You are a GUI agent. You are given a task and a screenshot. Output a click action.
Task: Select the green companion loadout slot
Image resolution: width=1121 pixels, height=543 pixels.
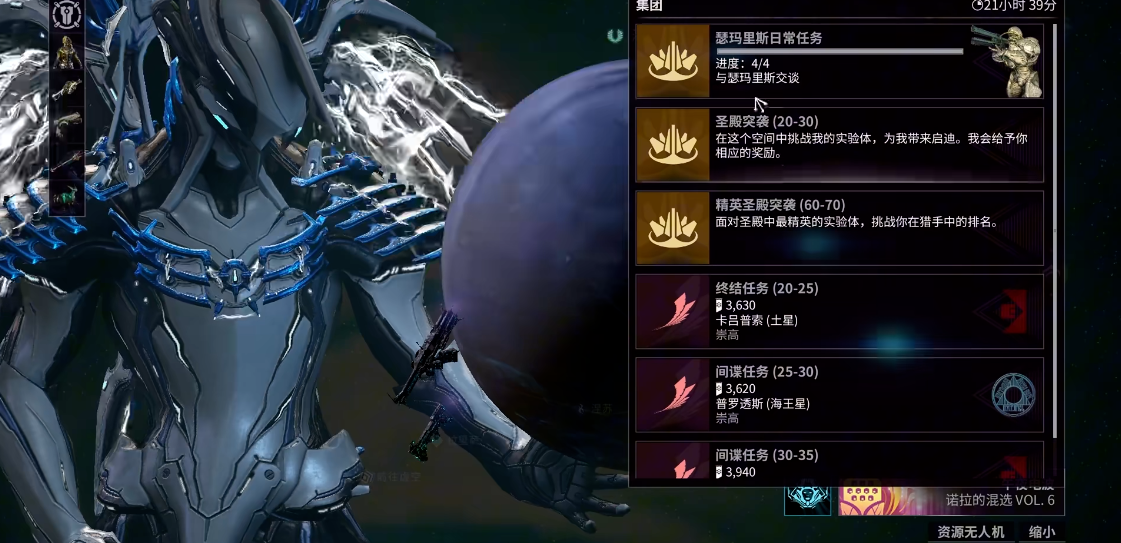(67, 196)
